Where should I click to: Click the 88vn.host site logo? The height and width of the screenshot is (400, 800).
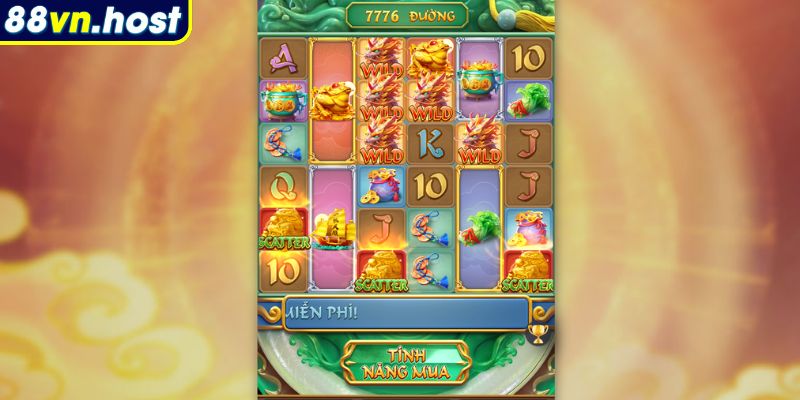(x=93, y=20)
